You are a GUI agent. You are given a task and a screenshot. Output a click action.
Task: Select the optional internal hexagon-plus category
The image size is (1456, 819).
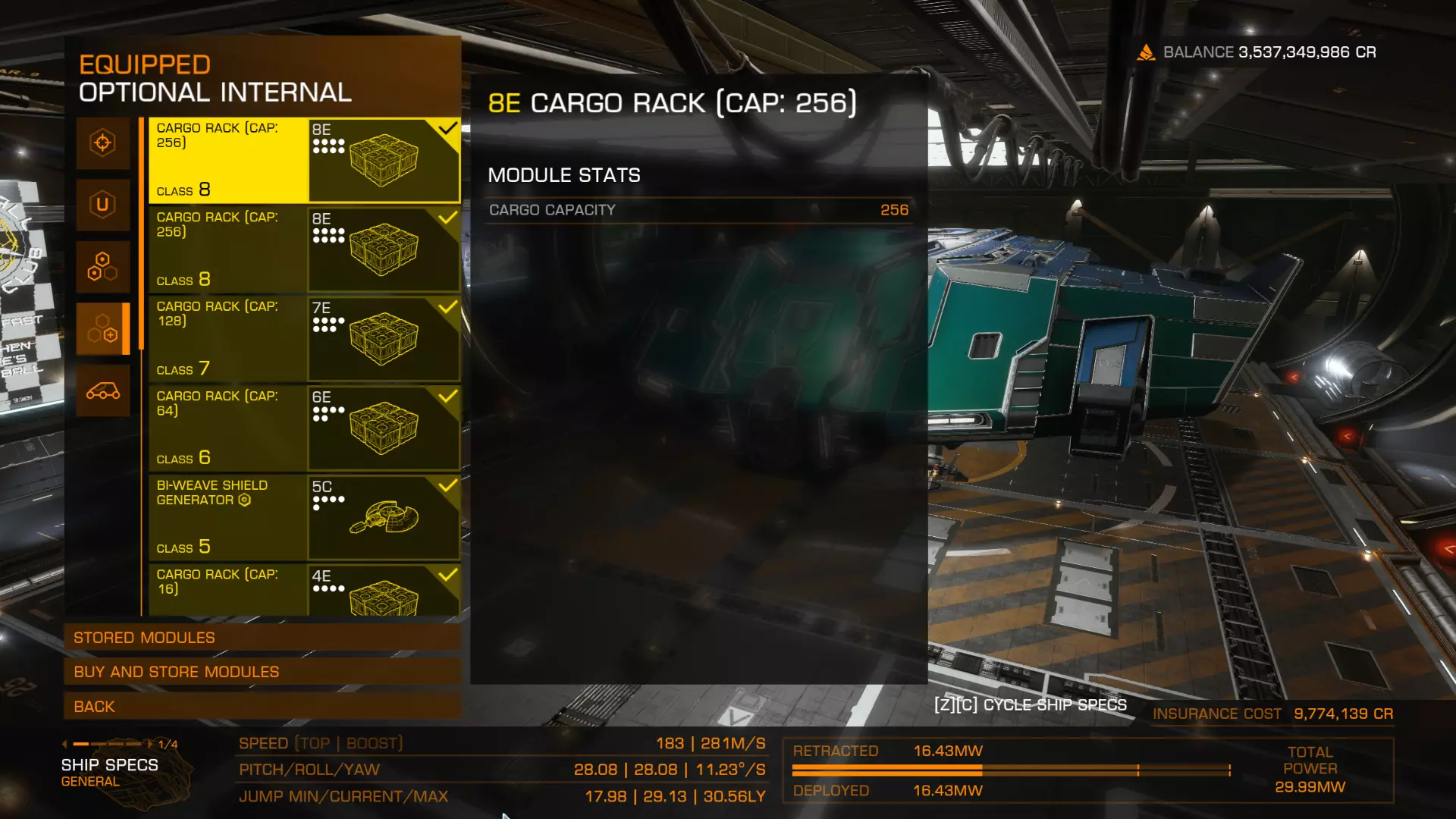(x=103, y=329)
